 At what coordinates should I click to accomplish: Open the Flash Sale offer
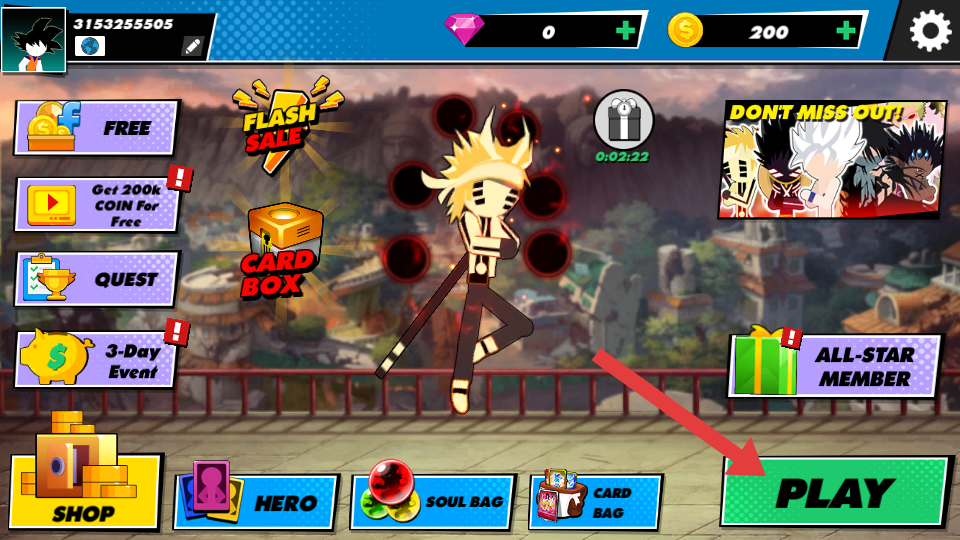point(280,122)
